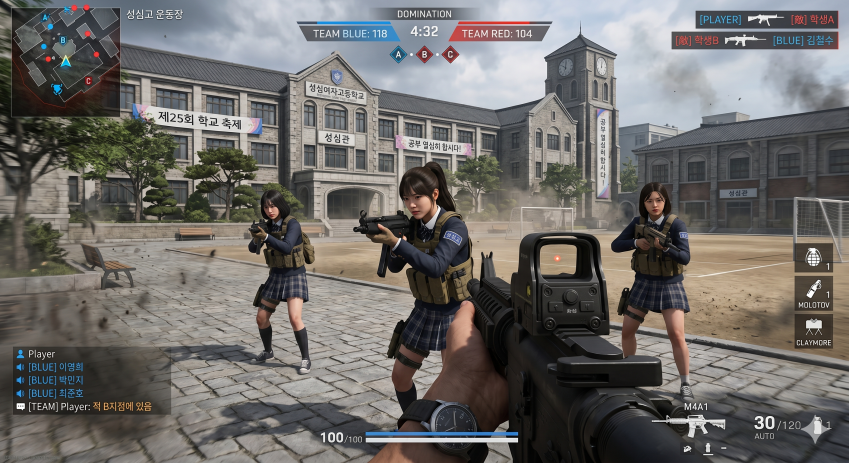Click the Player entry in squad list
Image resolution: width=849 pixels, height=463 pixels.
click(x=42, y=354)
